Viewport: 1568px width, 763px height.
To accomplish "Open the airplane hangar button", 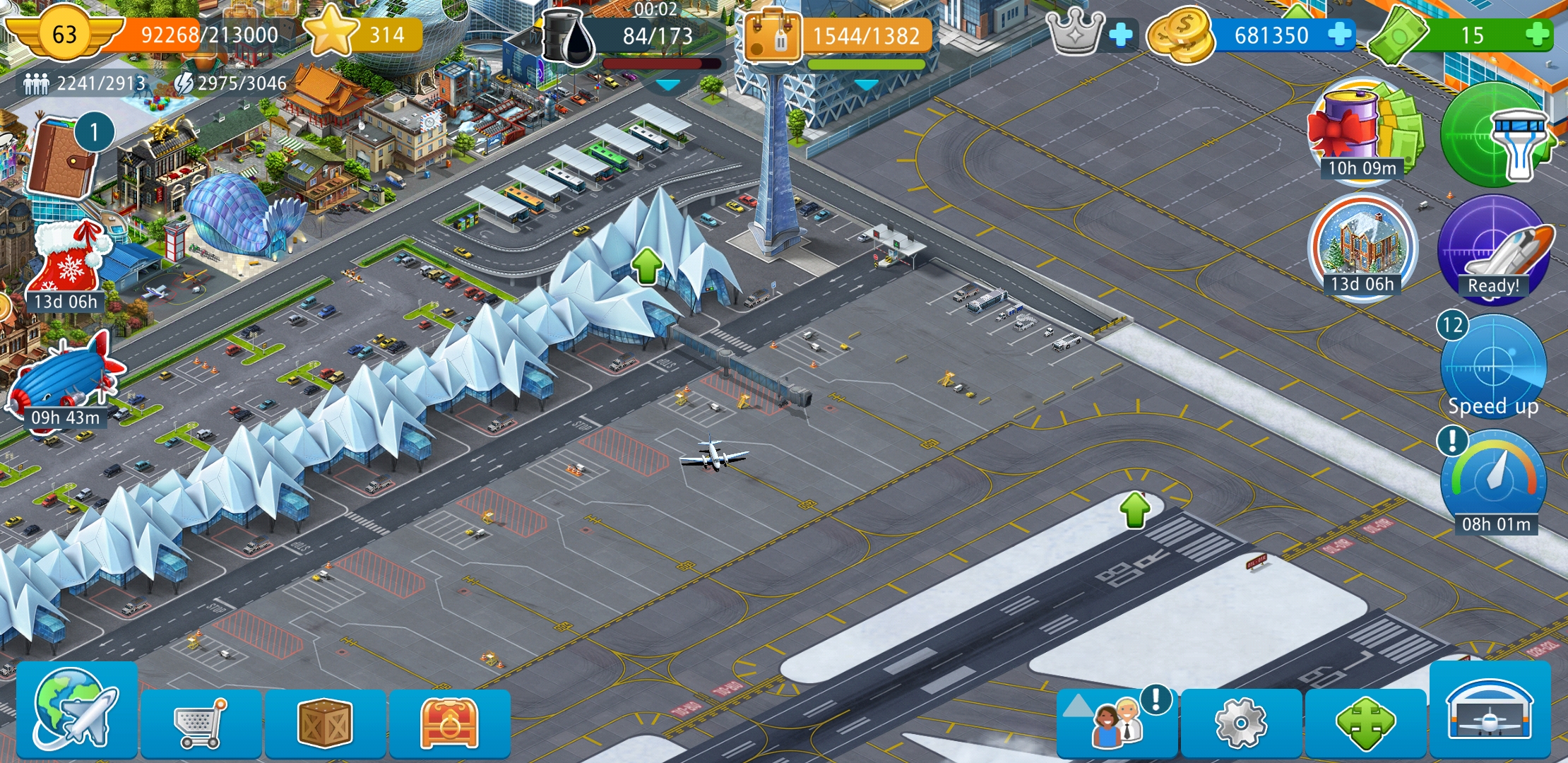I will (x=1490, y=711).
